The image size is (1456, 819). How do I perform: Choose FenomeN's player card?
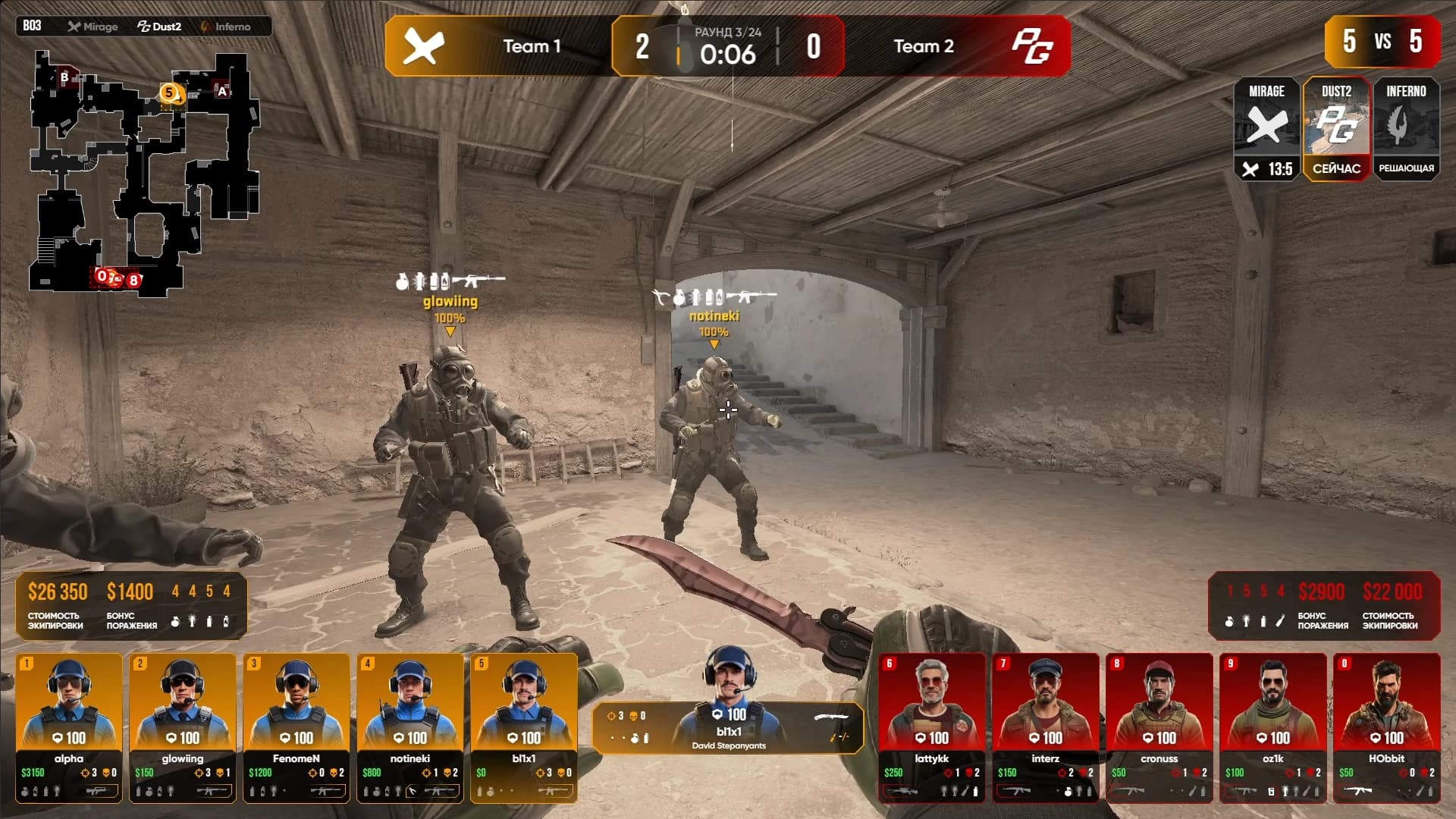point(297,726)
